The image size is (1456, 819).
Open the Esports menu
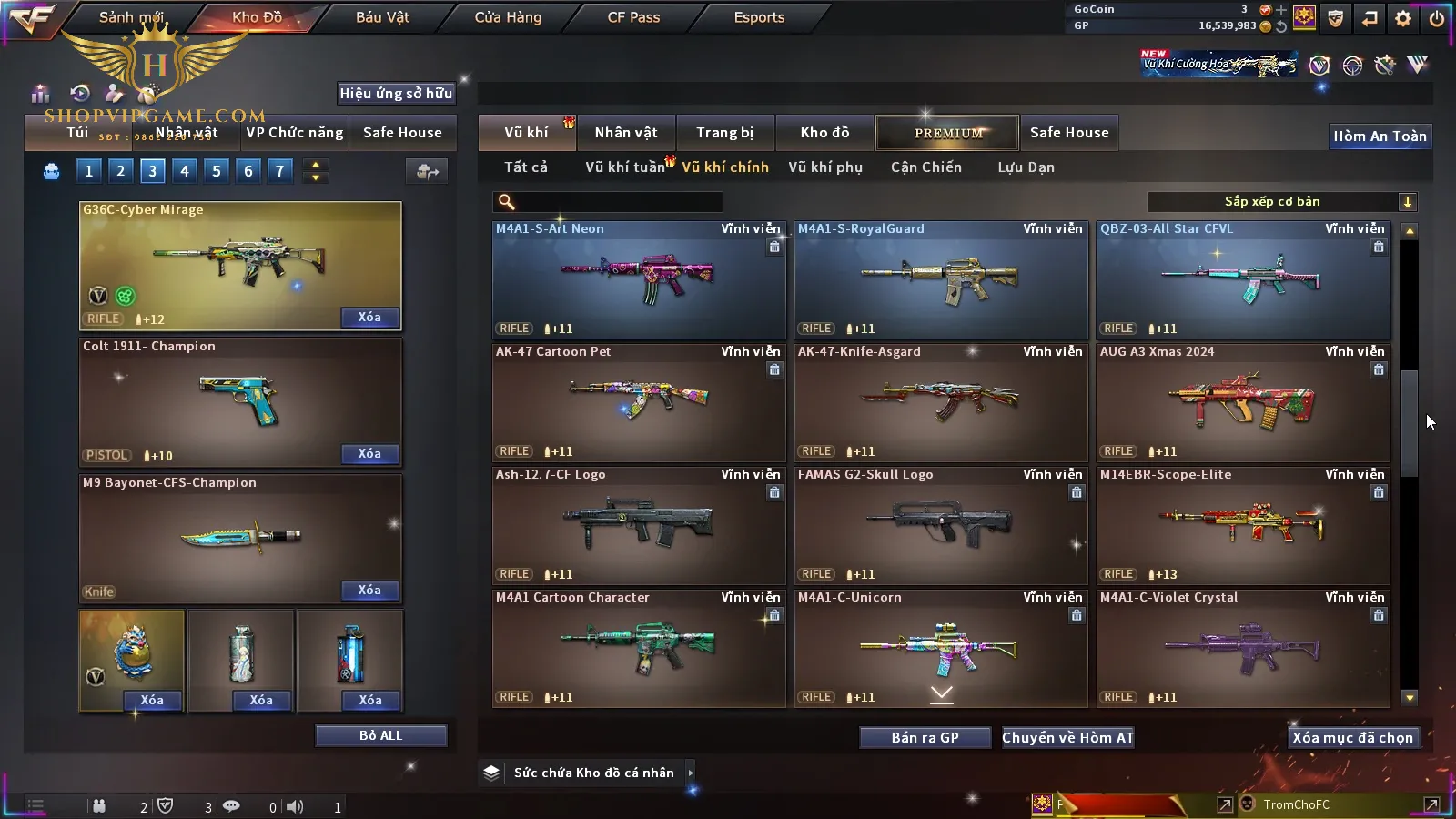(x=759, y=17)
